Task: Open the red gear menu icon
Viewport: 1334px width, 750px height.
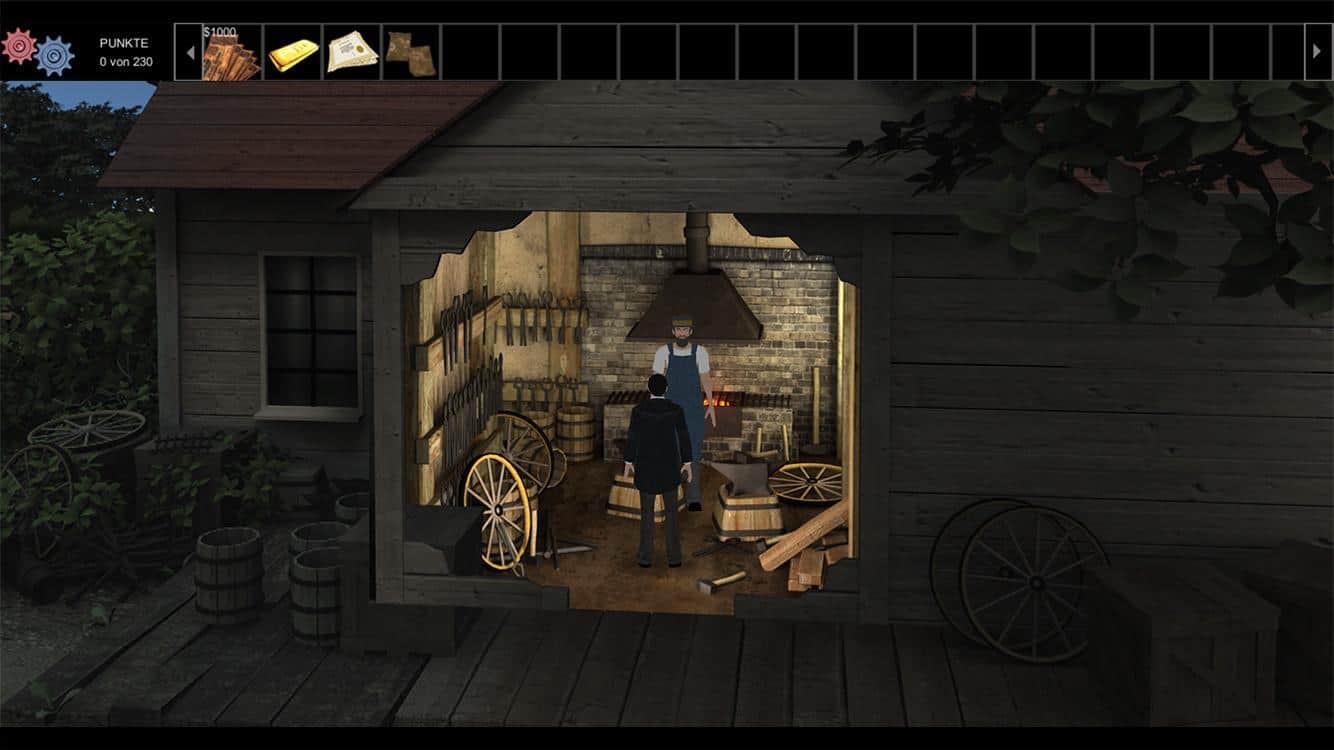Action: 19,46
